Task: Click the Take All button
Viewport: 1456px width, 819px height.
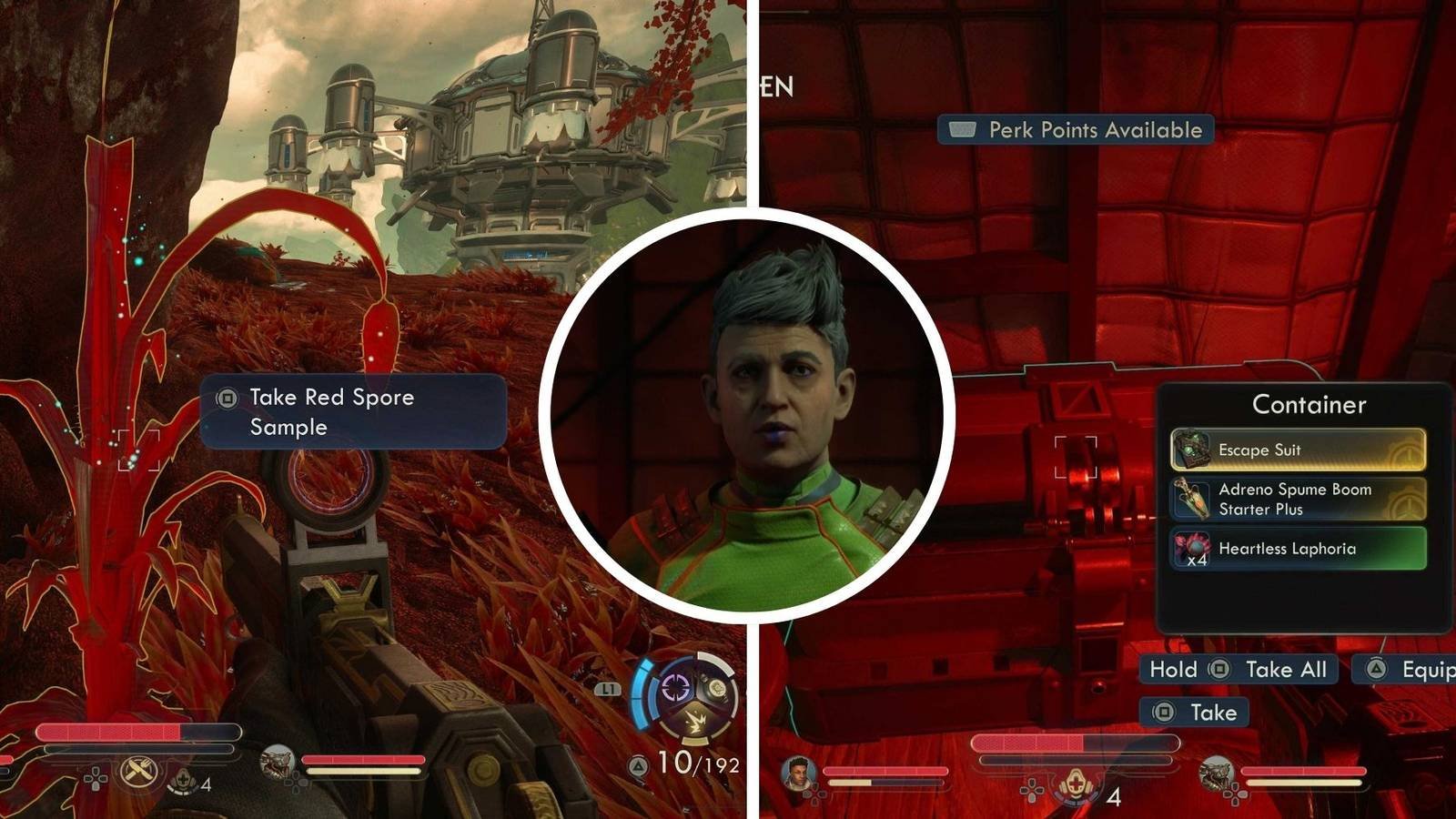Action: point(1239,670)
